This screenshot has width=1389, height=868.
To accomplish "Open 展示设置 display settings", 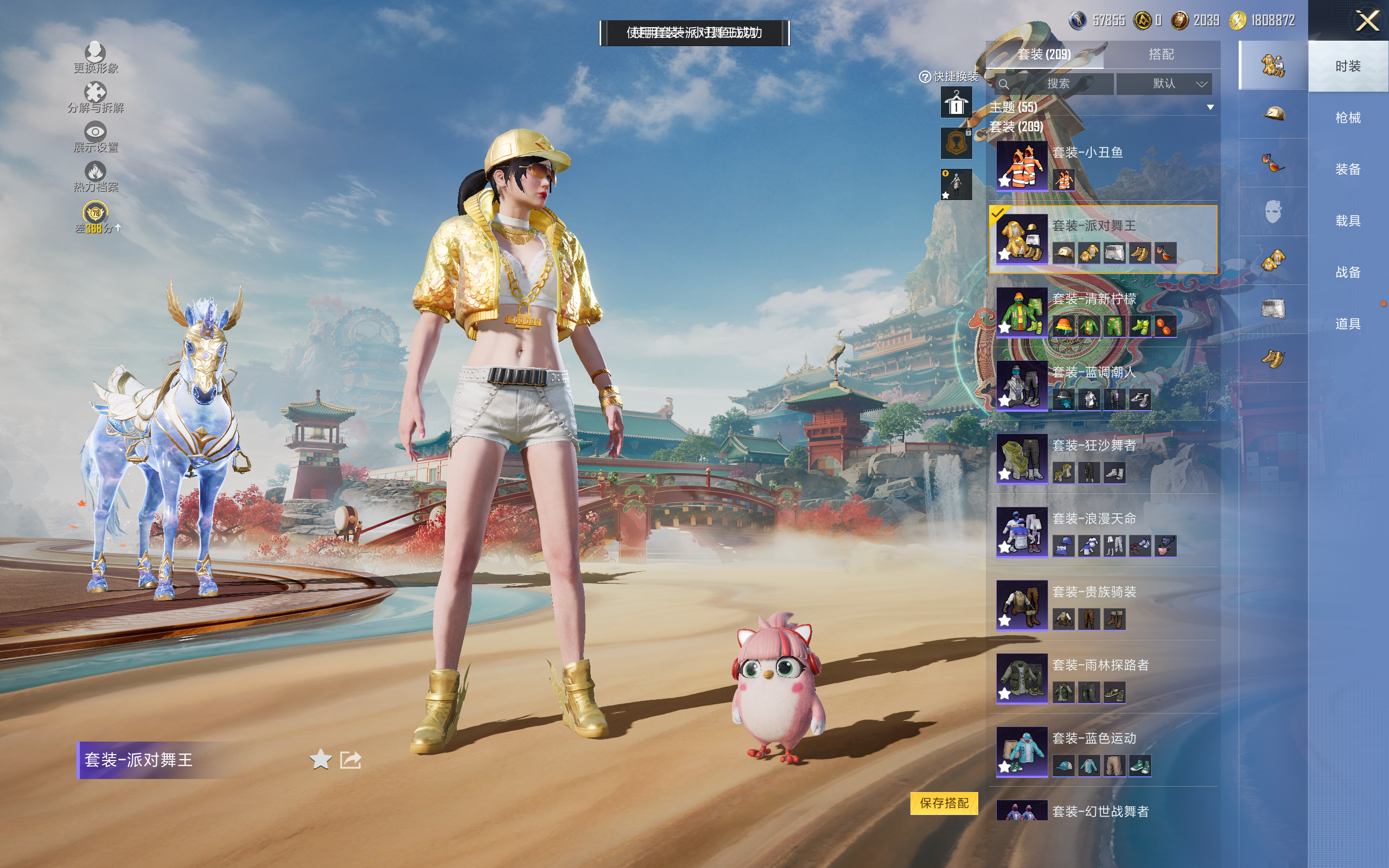I will coord(95,137).
